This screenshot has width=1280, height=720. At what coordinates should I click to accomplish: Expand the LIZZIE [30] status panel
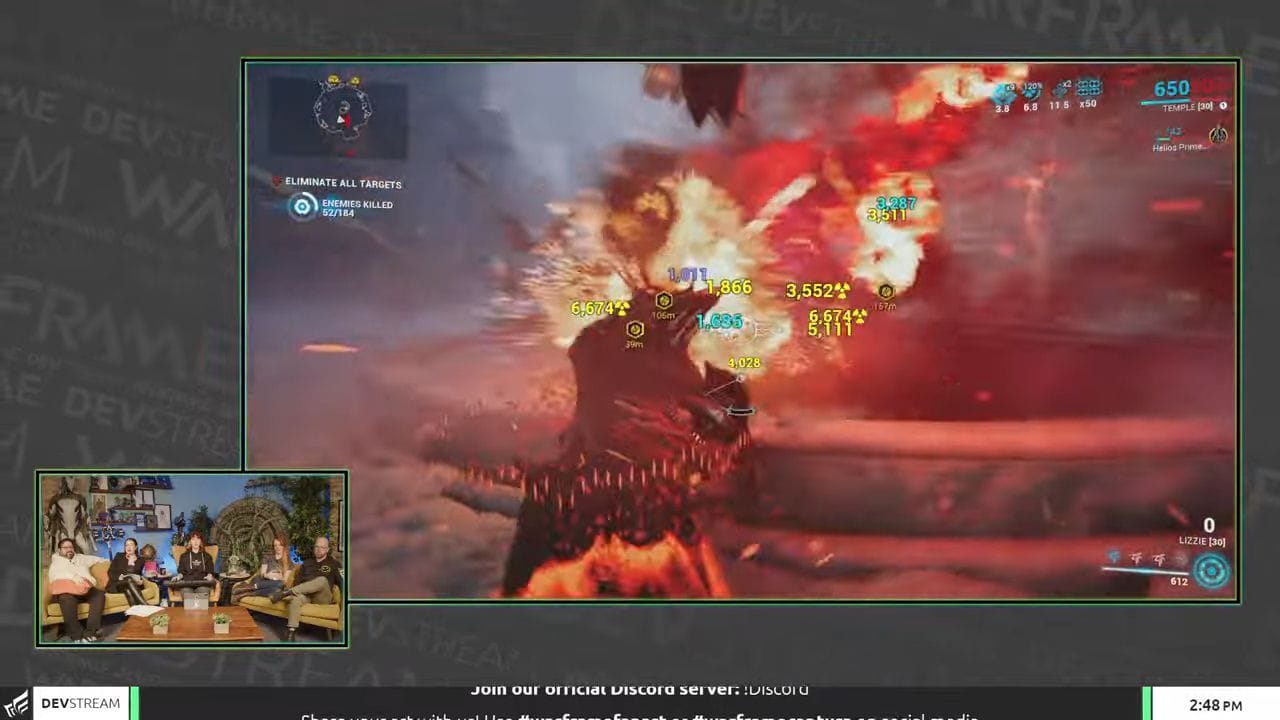click(1201, 540)
